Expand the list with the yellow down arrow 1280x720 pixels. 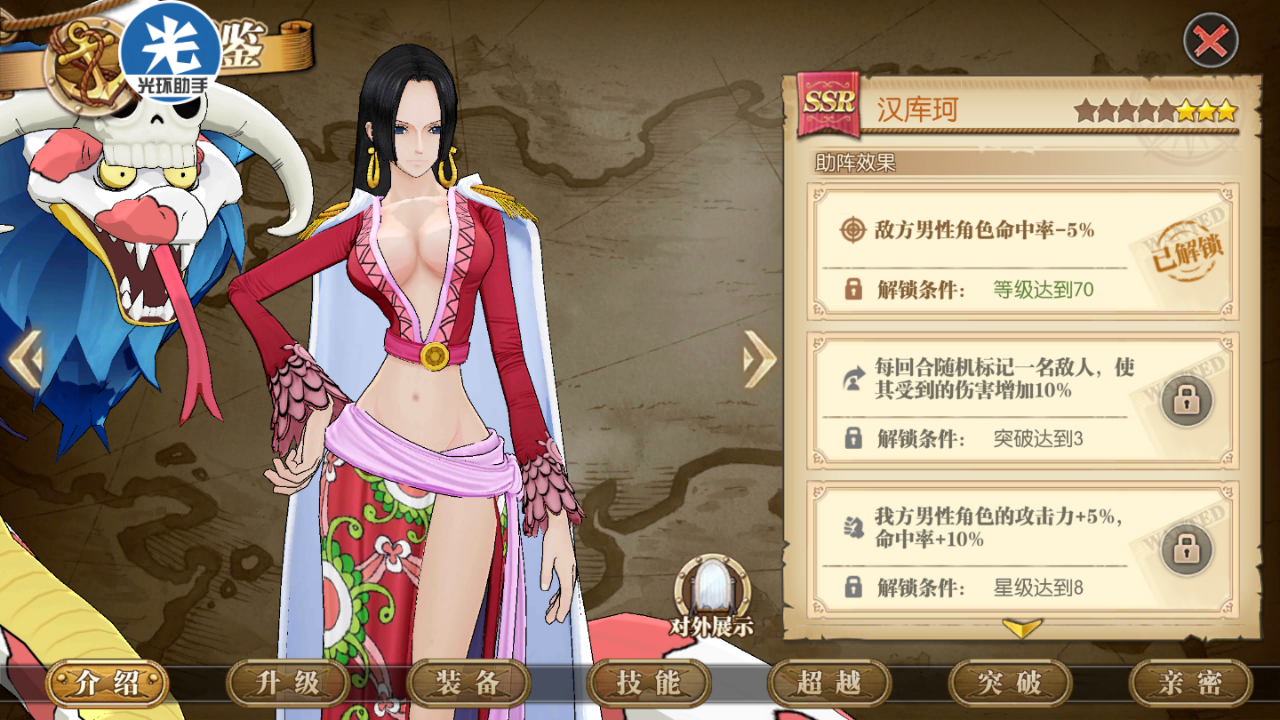pyautogui.click(x=1022, y=628)
